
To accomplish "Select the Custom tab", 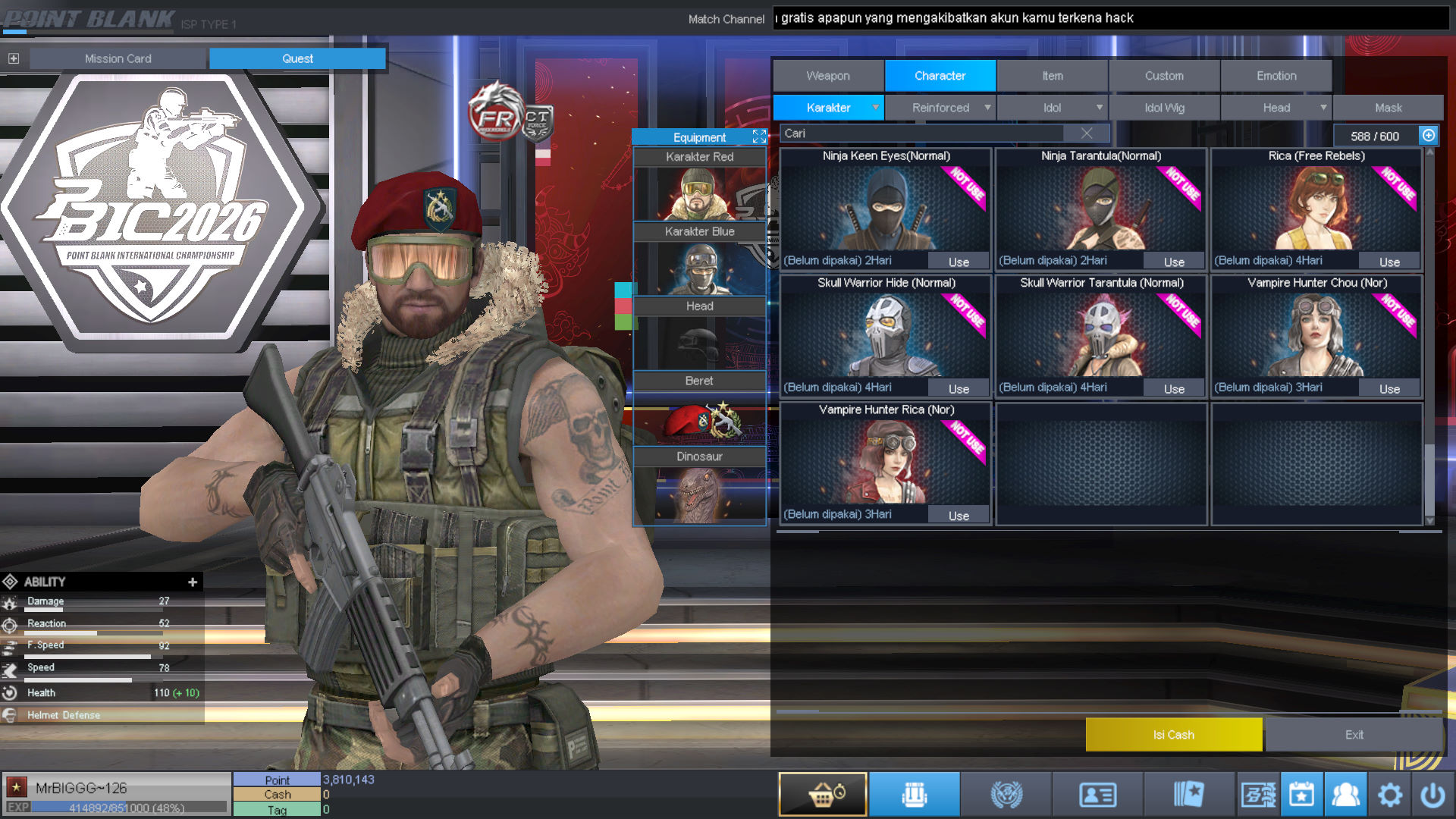I will (x=1164, y=76).
